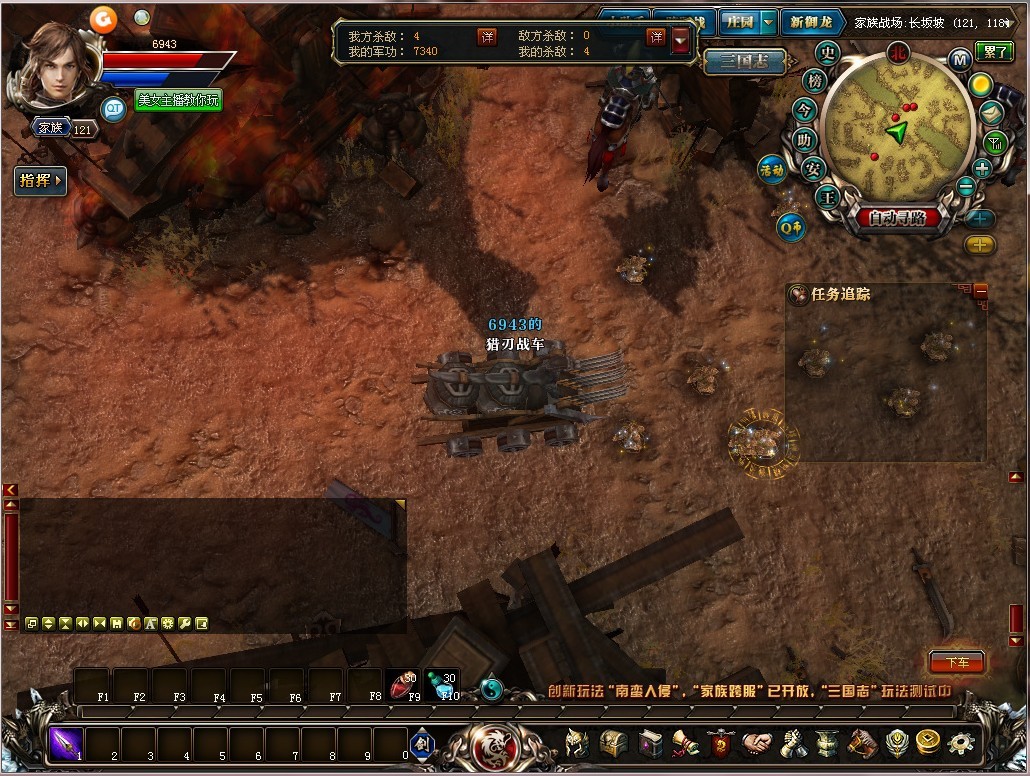The height and width of the screenshot is (776, 1030).
Task: Click the 下车 dismount vehicle button
Action: click(956, 662)
